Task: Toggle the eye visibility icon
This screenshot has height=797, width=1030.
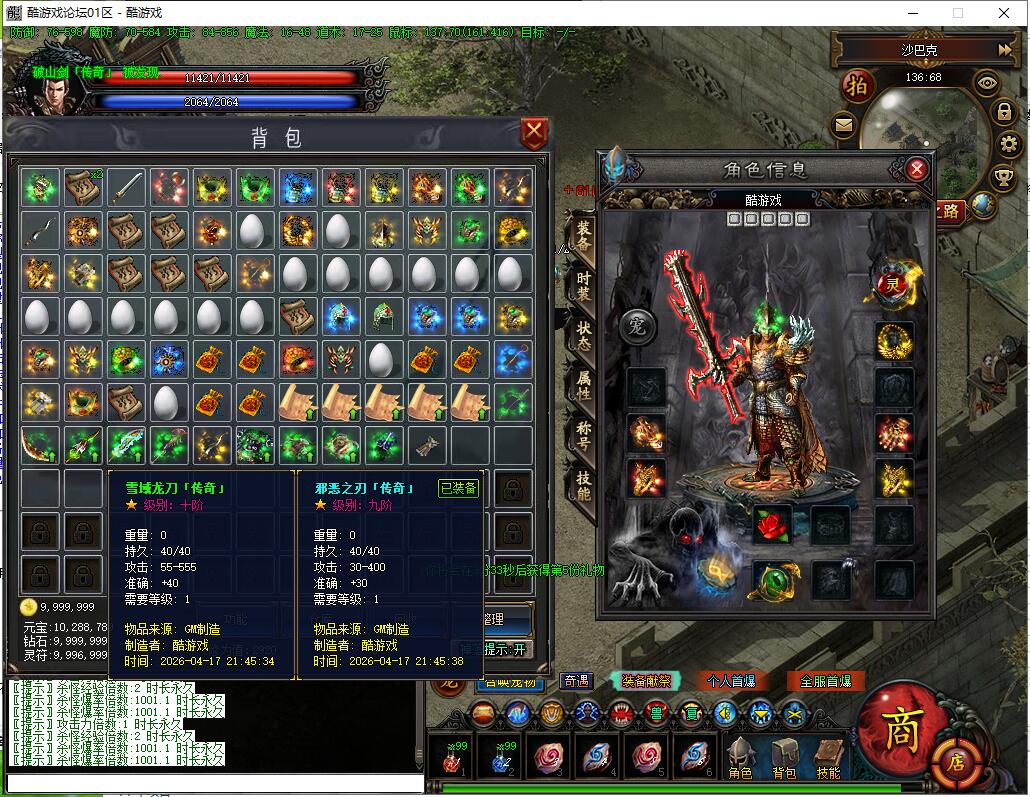Action: [987, 83]
